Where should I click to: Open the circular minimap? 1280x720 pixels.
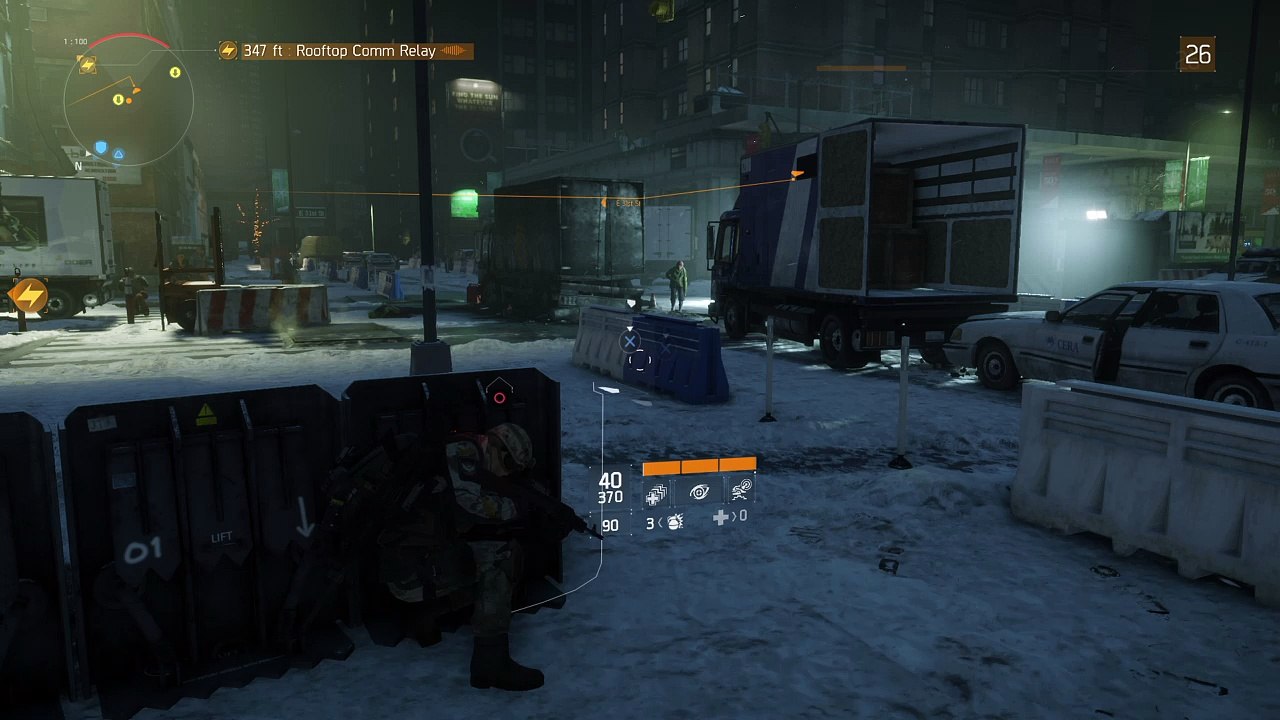click(x=129, y=100)
